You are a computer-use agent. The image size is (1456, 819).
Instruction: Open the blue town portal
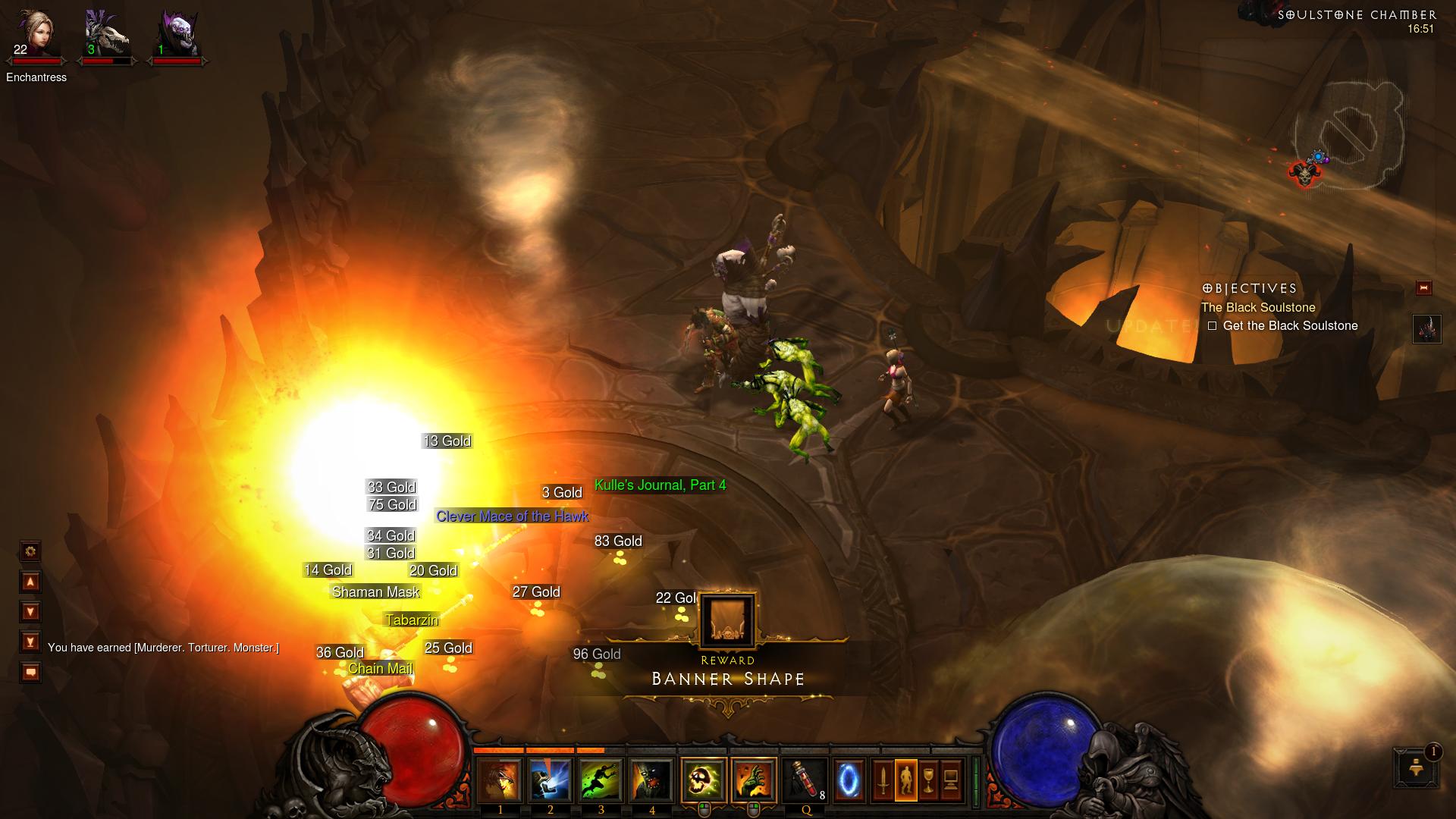tap(849, 780)
